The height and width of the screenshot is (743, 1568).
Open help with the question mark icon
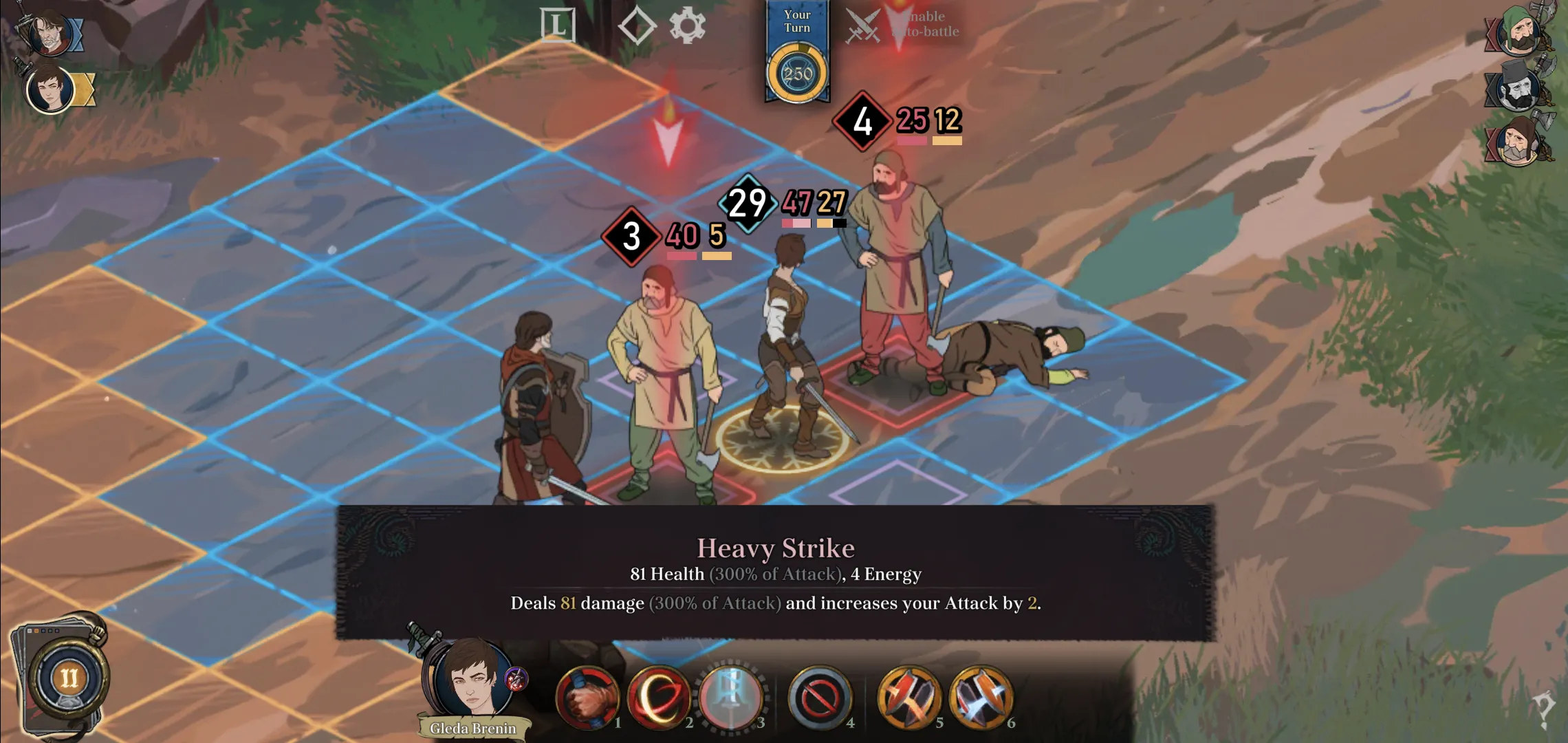pos(1543,709)
